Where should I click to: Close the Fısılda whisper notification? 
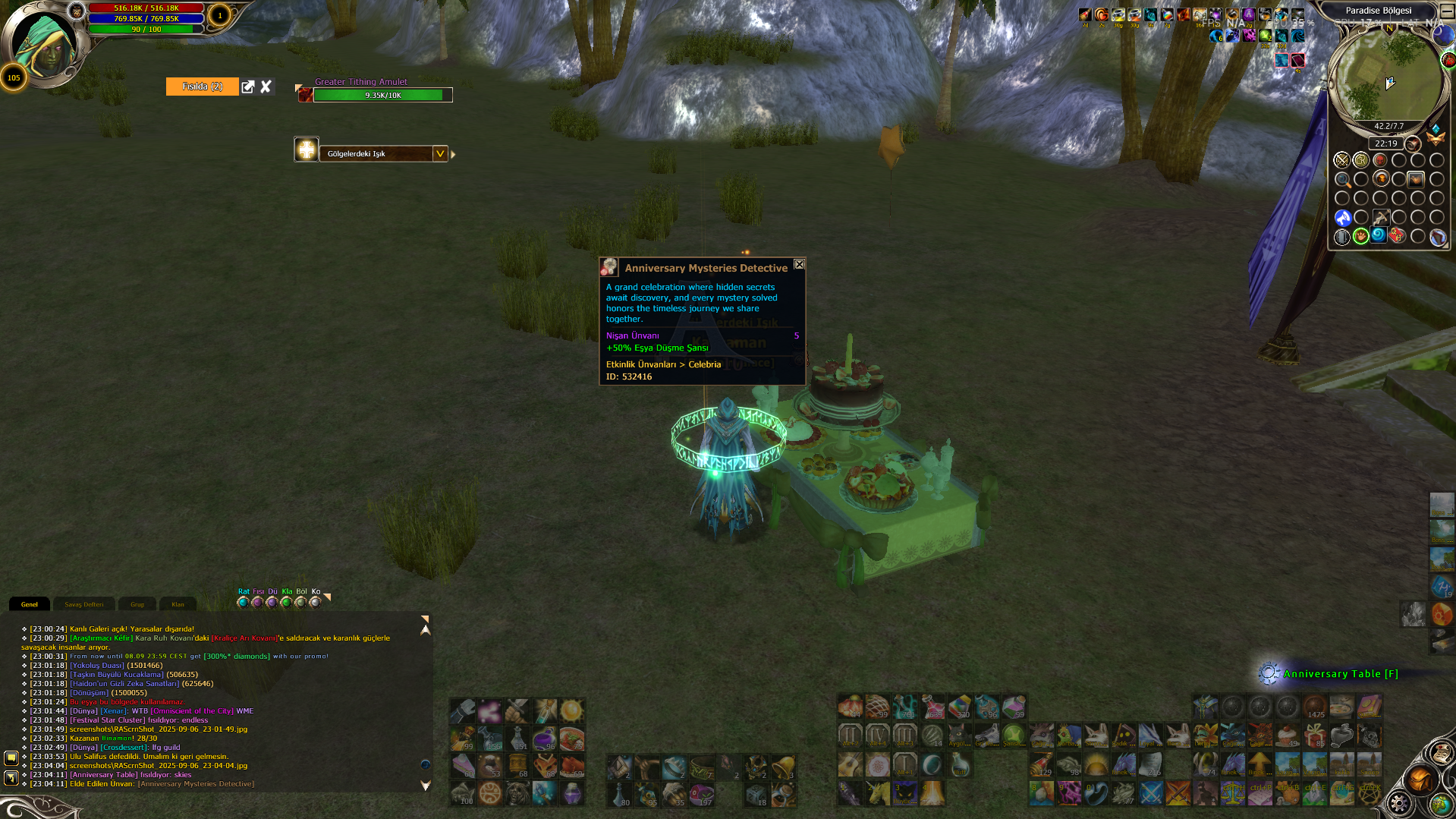266,87
